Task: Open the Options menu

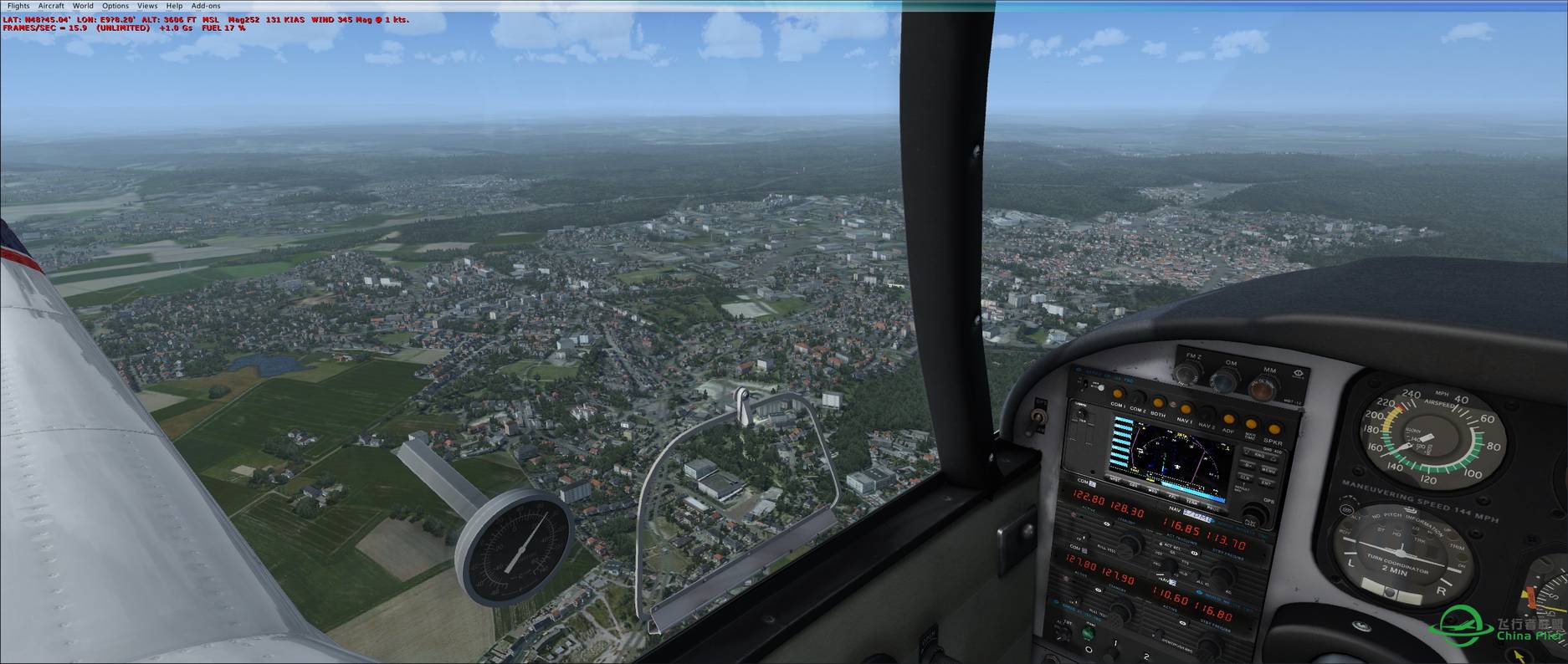Action: (x=115, y=6)
